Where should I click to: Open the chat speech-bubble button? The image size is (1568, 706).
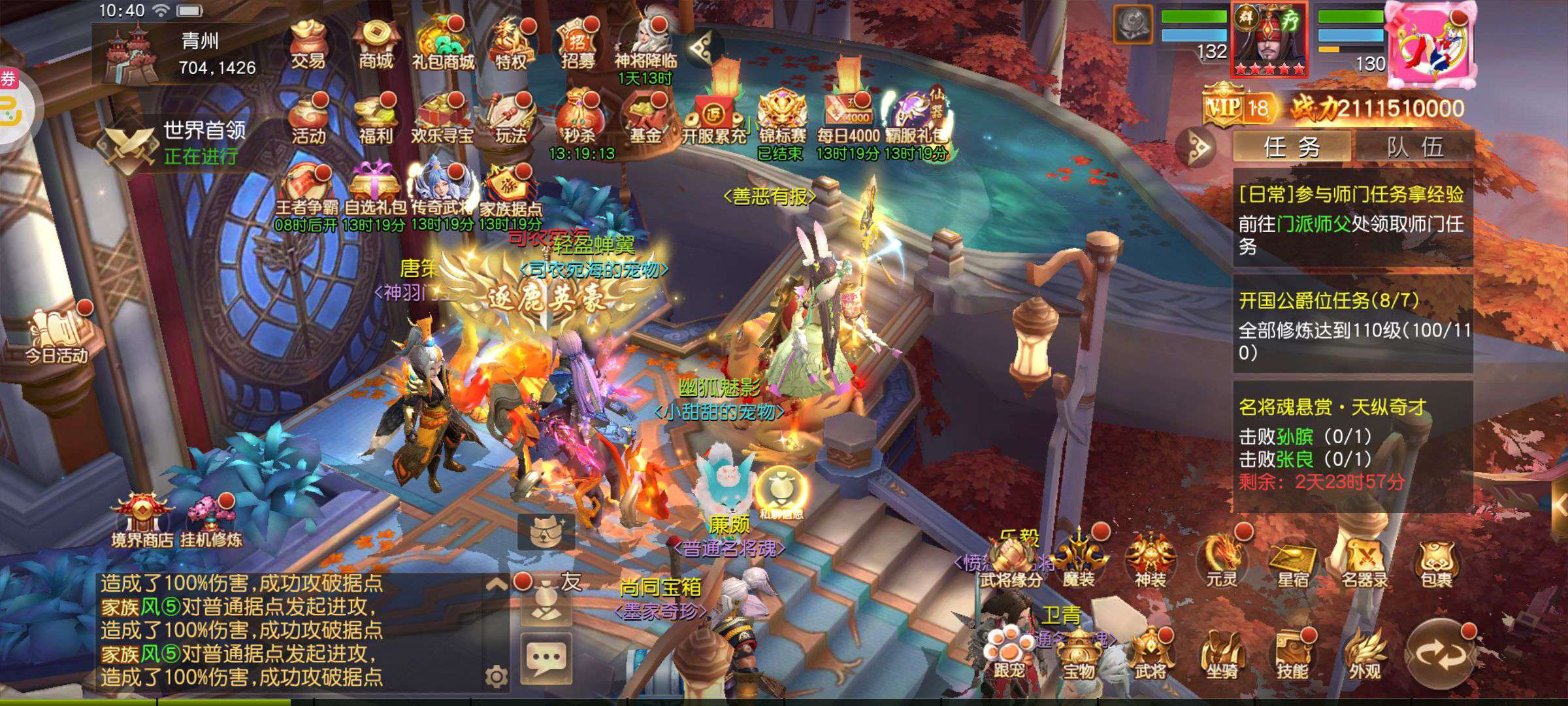pos(546,657)
